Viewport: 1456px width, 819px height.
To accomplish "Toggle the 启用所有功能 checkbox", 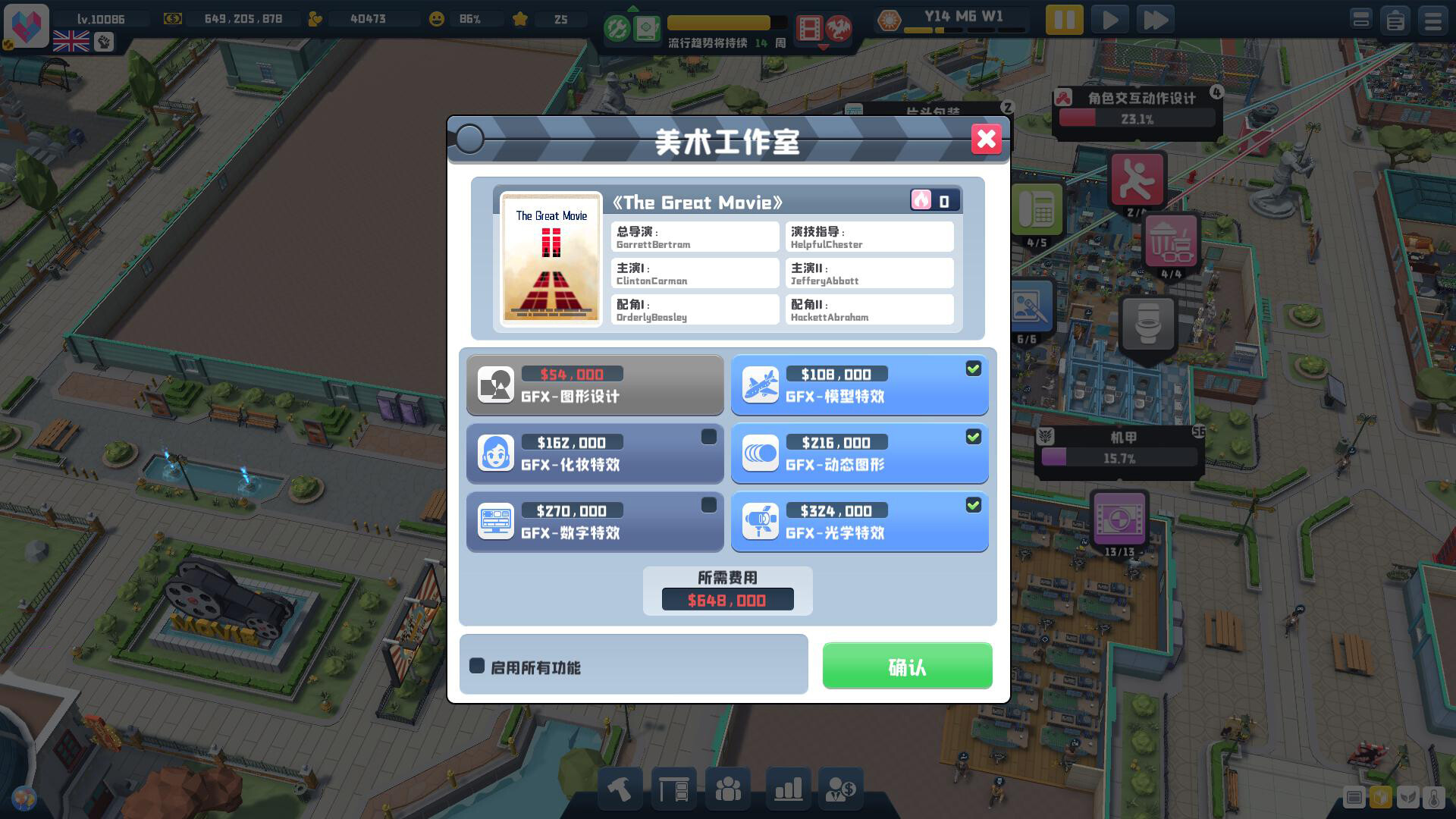I will [x=478, y=665].
